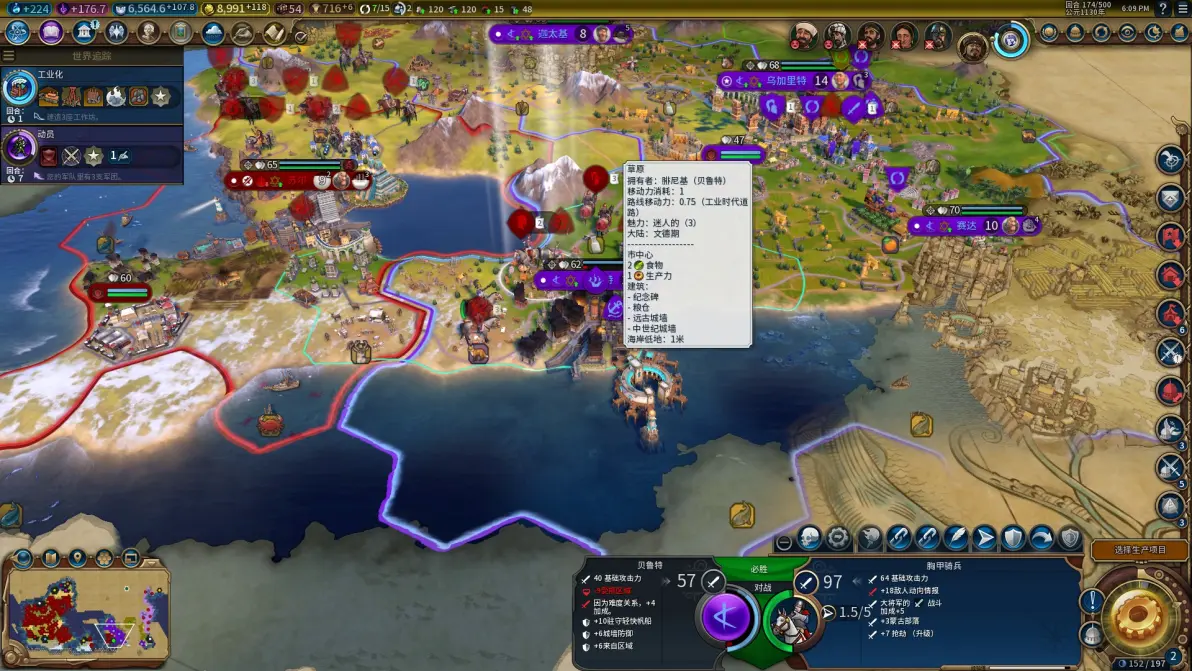Screen dimensions: 1192x671
Task: Open the civics tree button
Action: click(x=51, y=32)
